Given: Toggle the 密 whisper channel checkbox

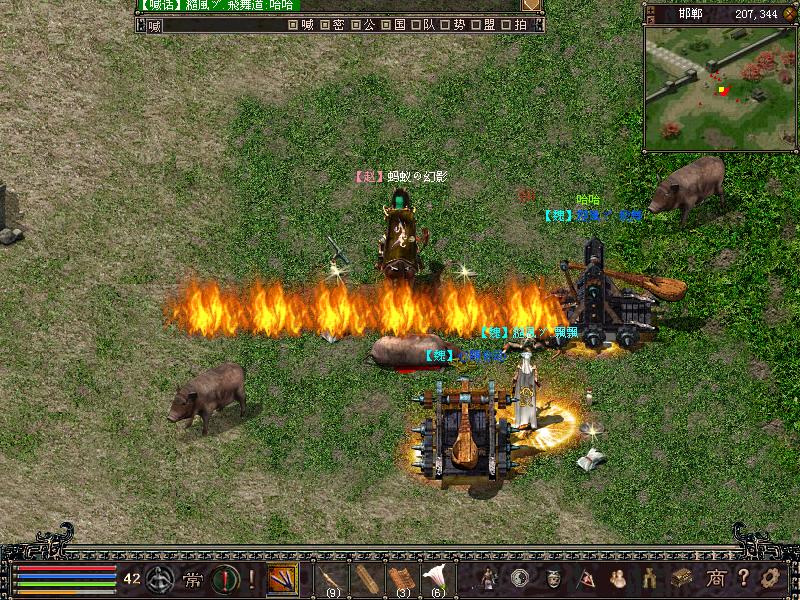Looking at the screenshot, I should (326, 25).
